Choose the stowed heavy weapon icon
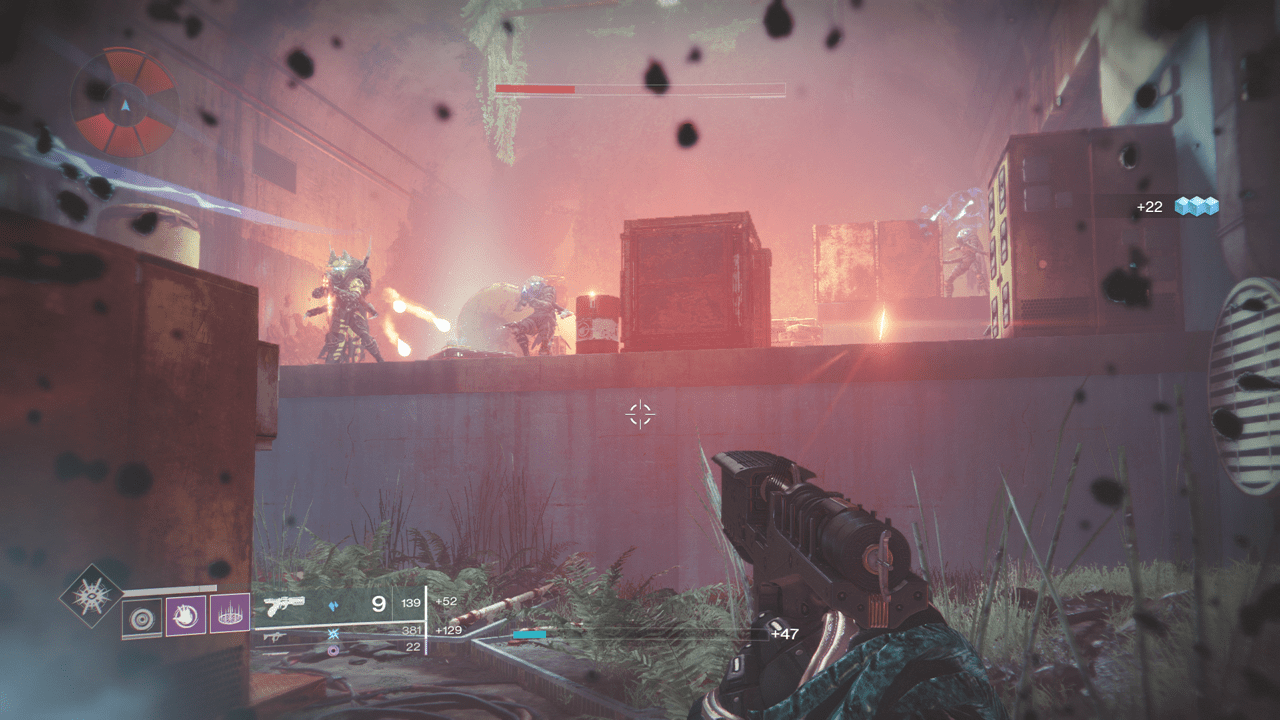Viewport: 1280px width, 720px height. (x=275, y=651)
